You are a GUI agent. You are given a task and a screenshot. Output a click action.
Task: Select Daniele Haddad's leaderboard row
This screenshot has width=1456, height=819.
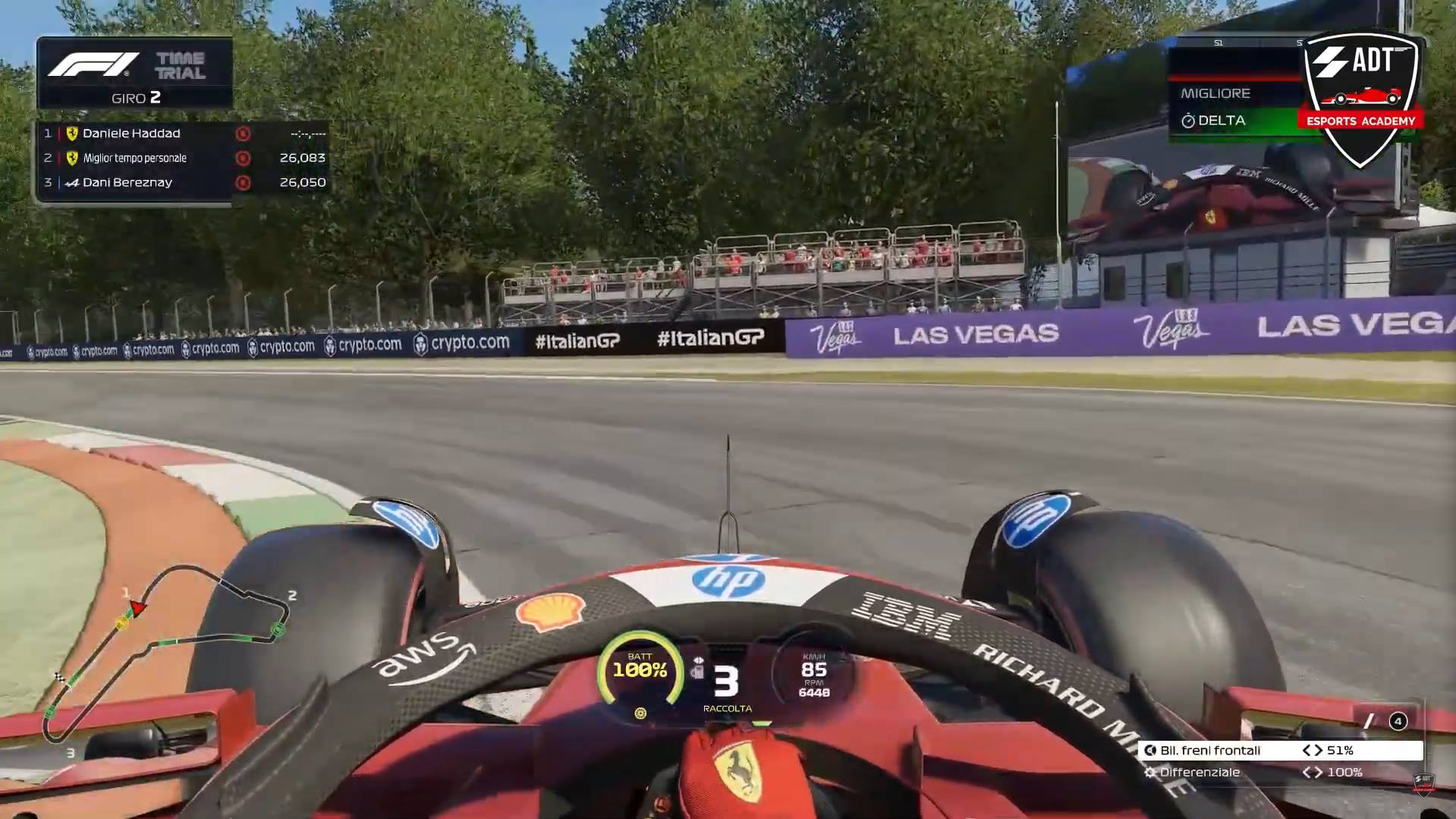(182, 134)
